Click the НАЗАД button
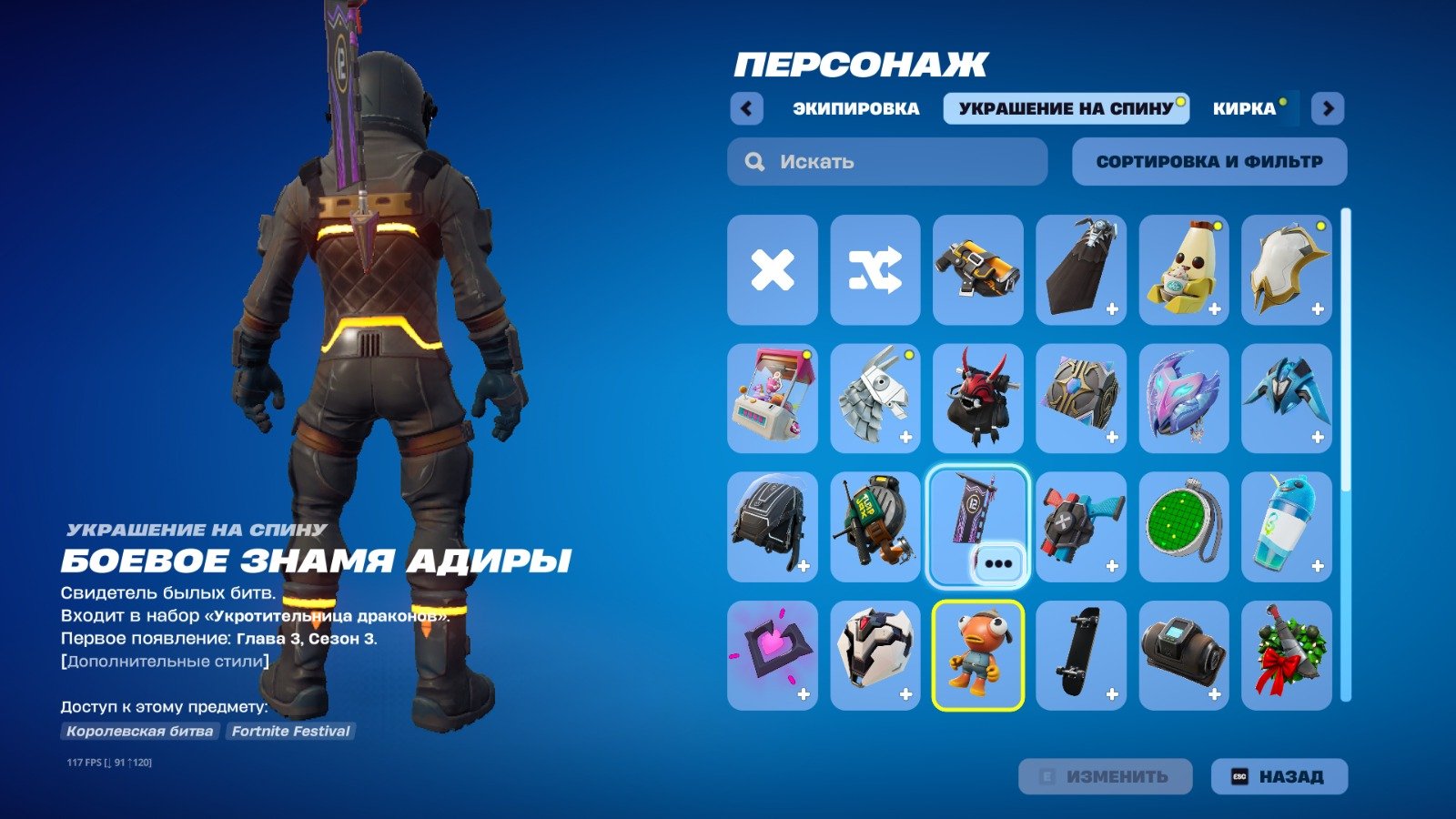The height and width of the screenshot is (819, 1456). coord(1279,775)
